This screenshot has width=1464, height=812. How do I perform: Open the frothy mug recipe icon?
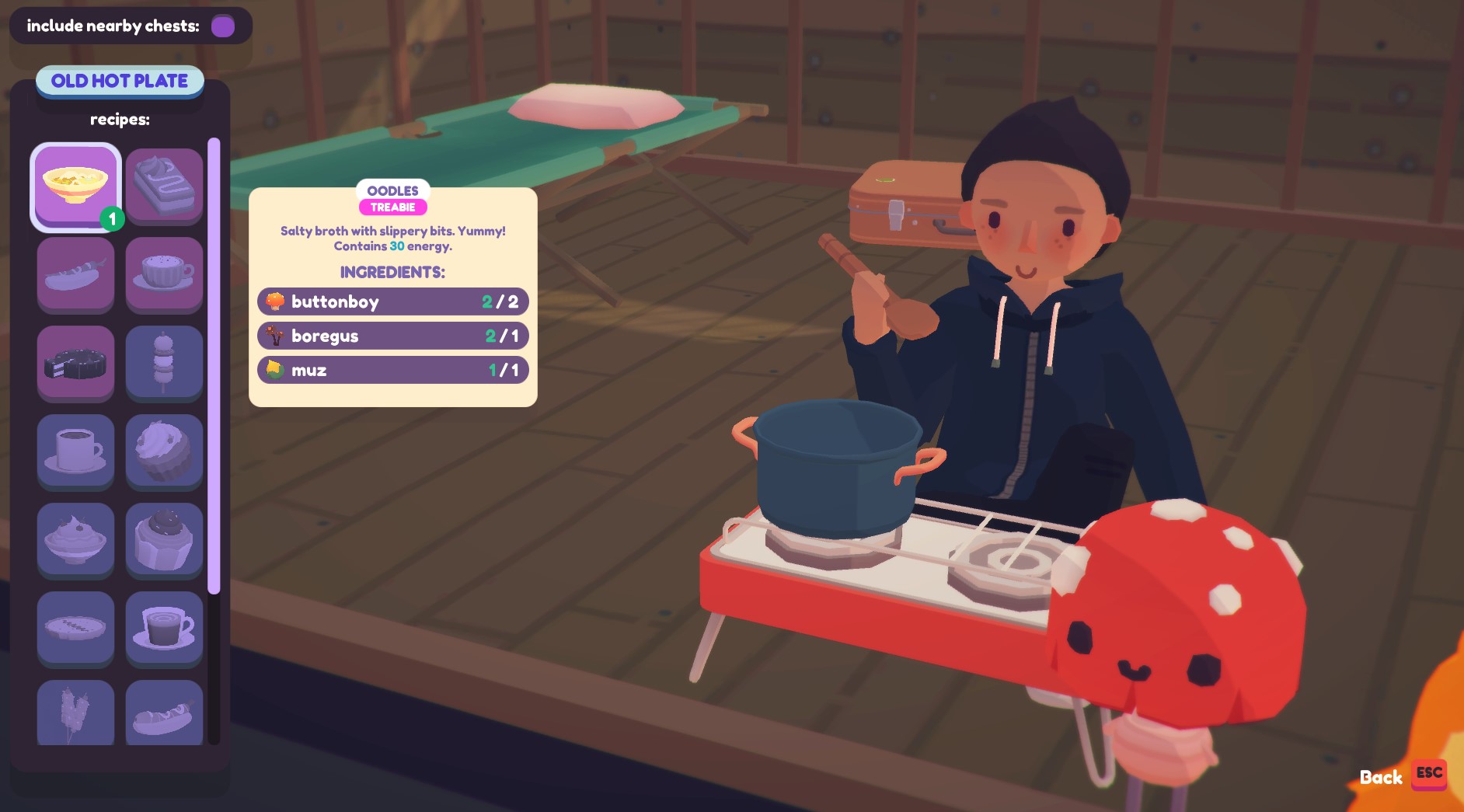tap(164, 274)
